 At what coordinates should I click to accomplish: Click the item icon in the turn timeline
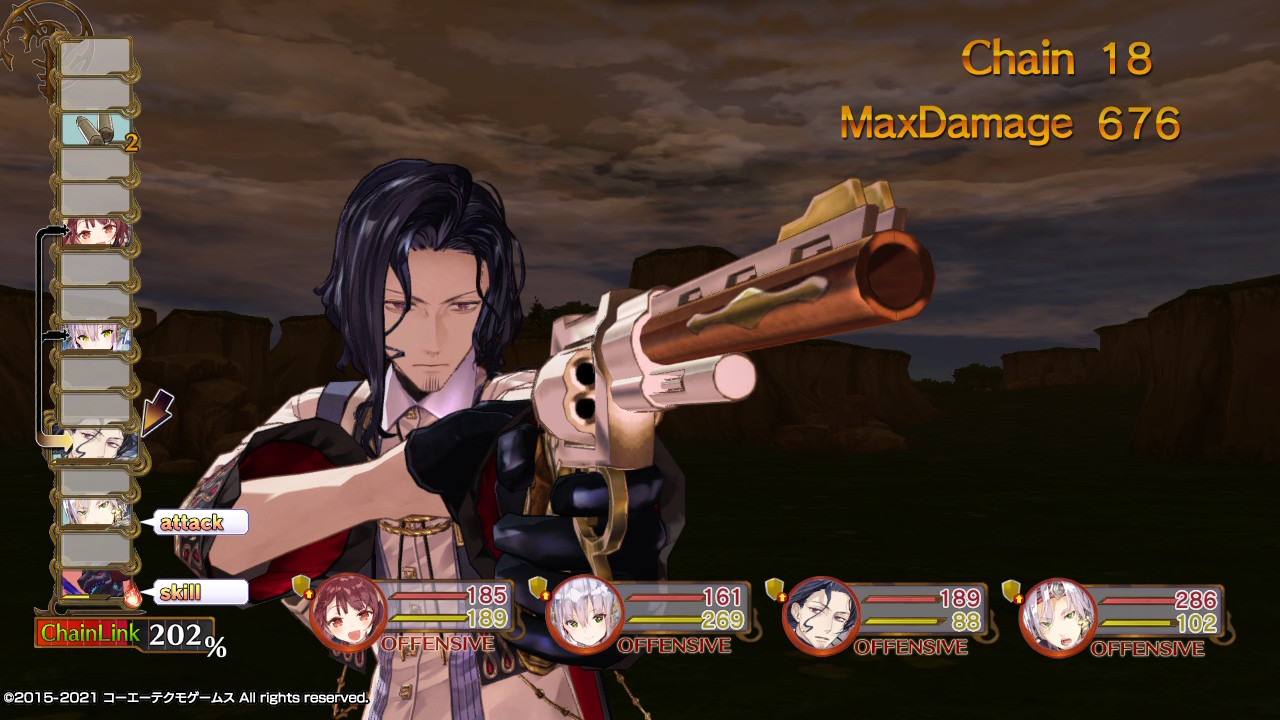click(96, 130)
